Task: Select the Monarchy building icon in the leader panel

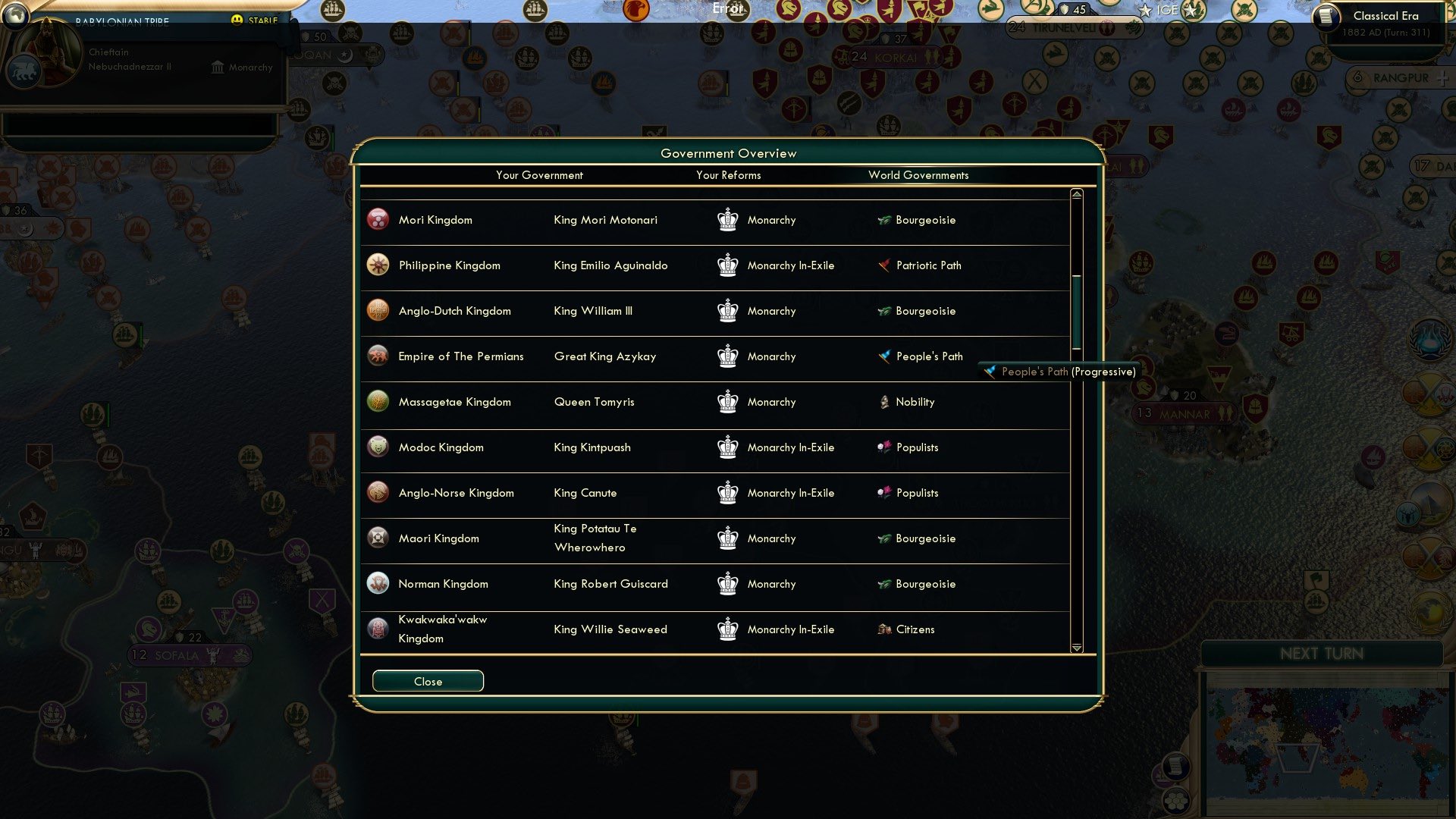Action: point(218,67)
